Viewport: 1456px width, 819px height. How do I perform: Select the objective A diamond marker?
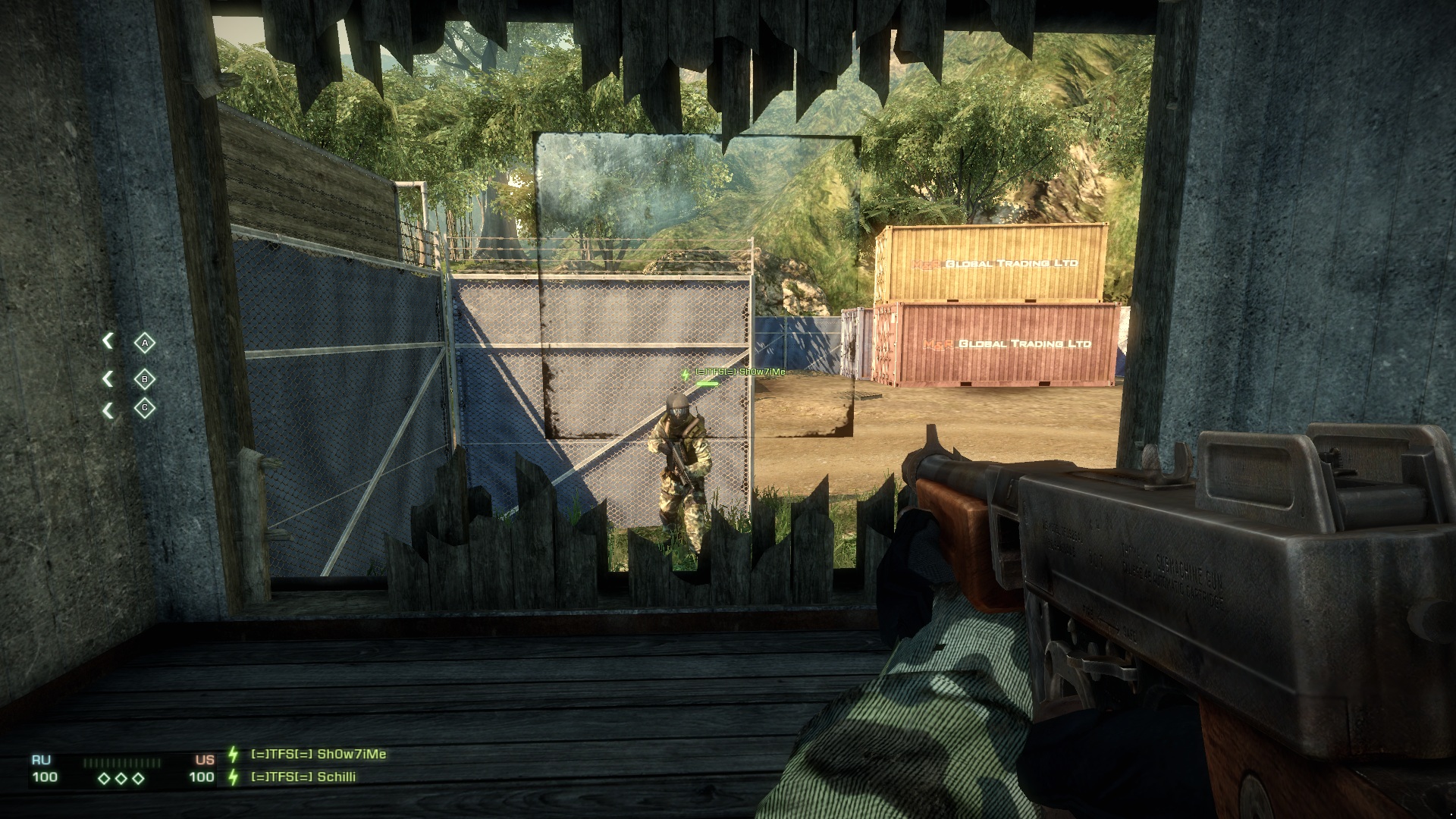click(x=144, y=344)
